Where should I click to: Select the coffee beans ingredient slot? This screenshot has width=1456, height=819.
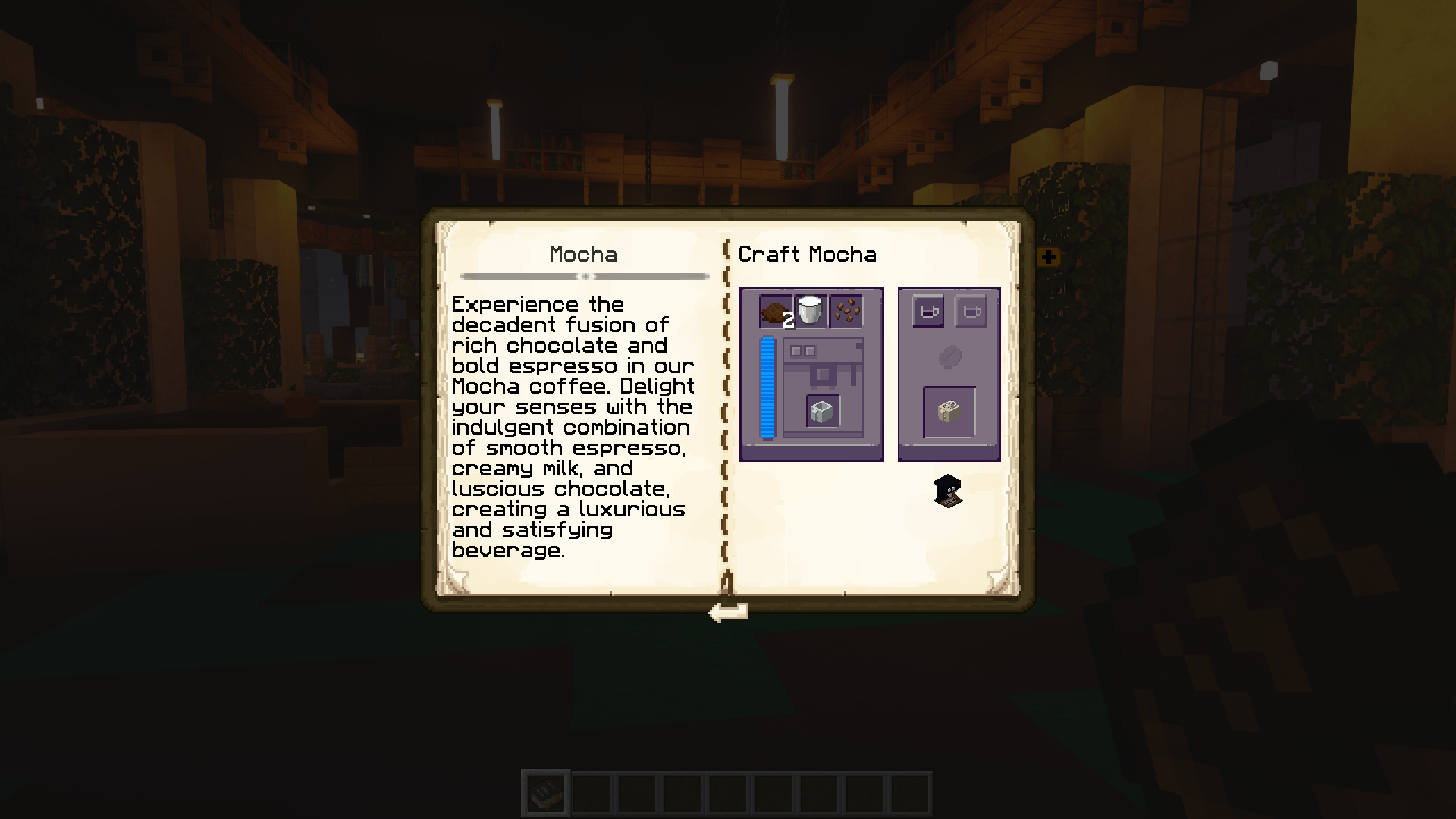point(846,310)
